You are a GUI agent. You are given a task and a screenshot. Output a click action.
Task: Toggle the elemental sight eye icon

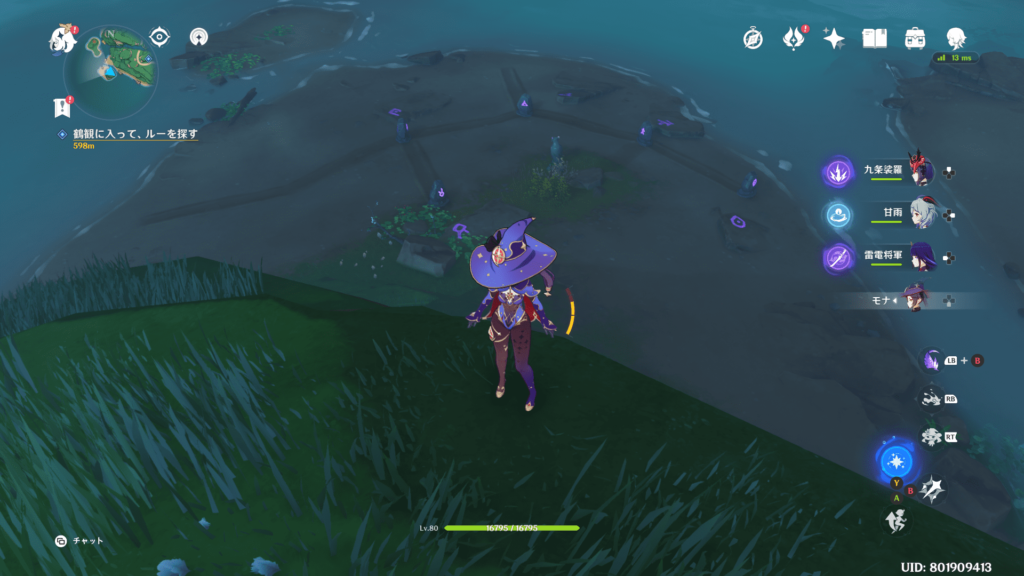159,37
